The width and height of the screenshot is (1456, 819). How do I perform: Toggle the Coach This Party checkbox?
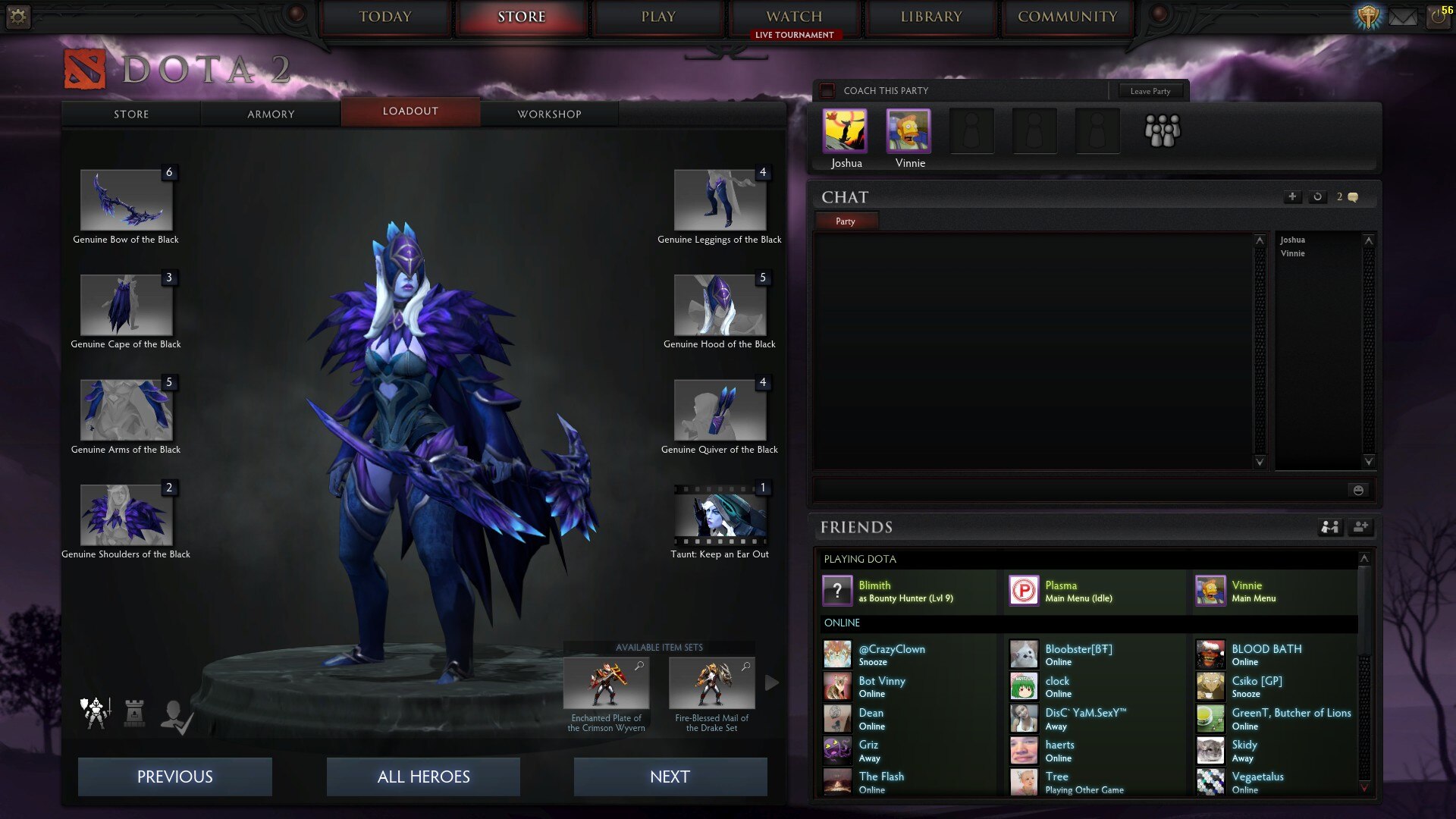pos(828,91)
